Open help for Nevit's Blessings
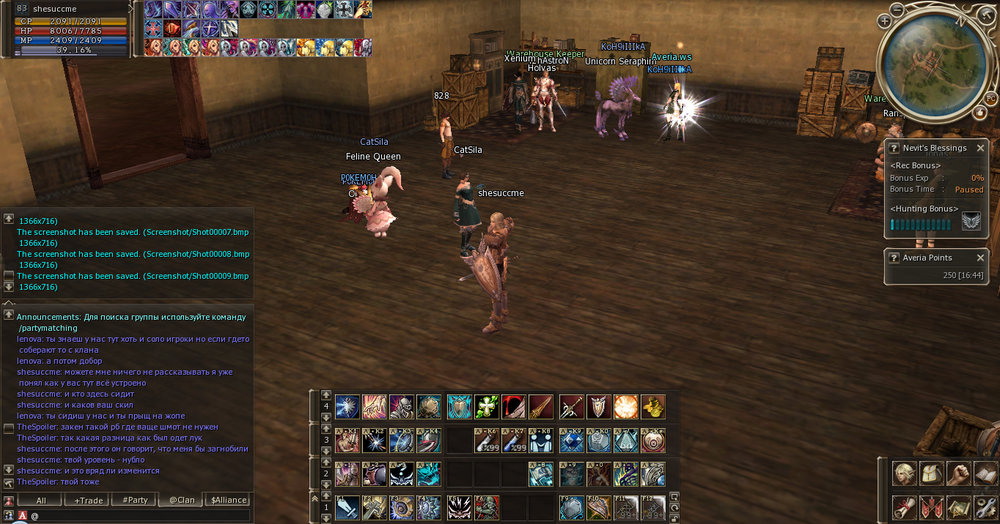The image size is (1000, 524). (894, 148)
